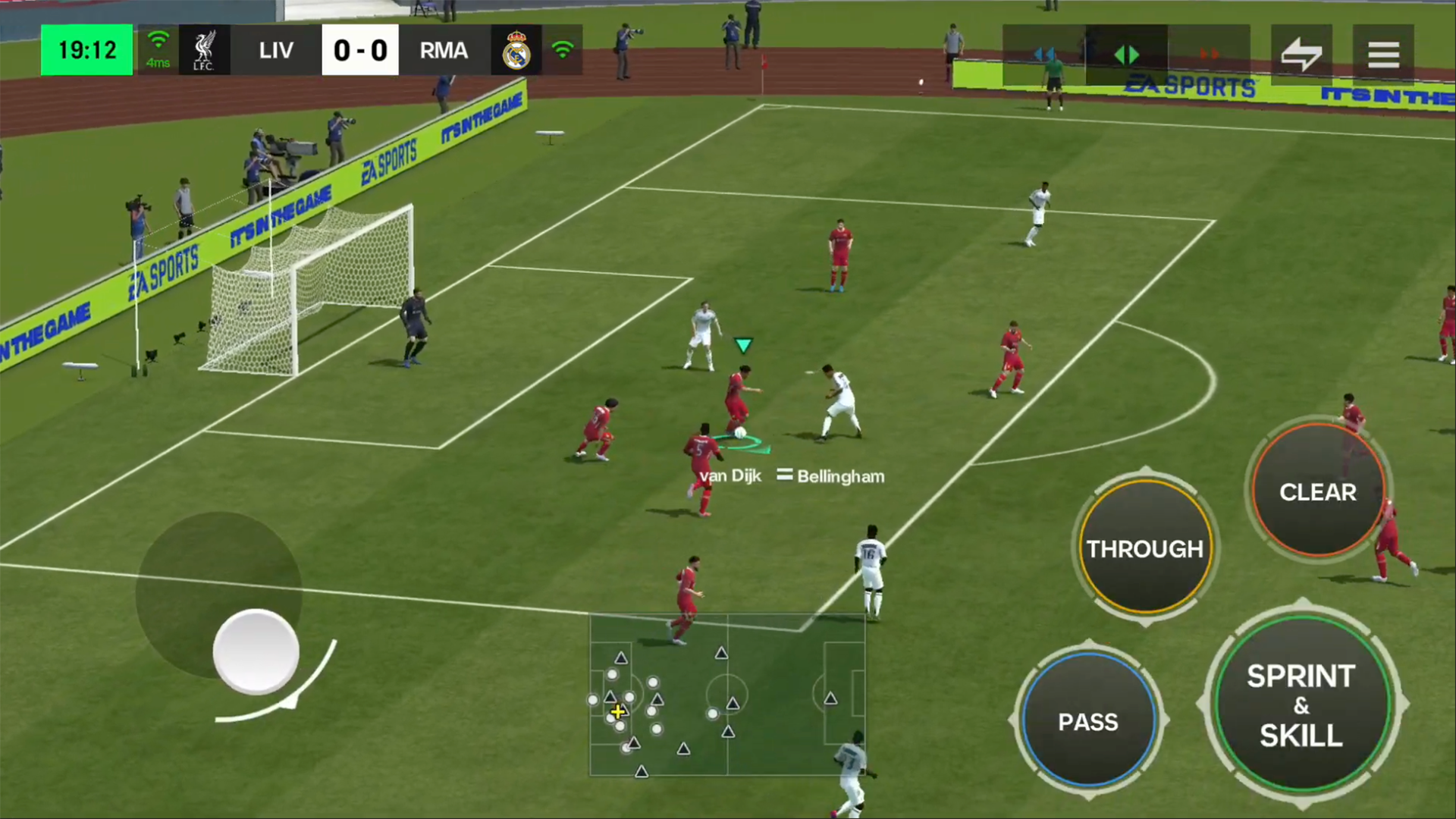
Task: Tap the red fast-forward arrows icon
Action: (1210, 53)
